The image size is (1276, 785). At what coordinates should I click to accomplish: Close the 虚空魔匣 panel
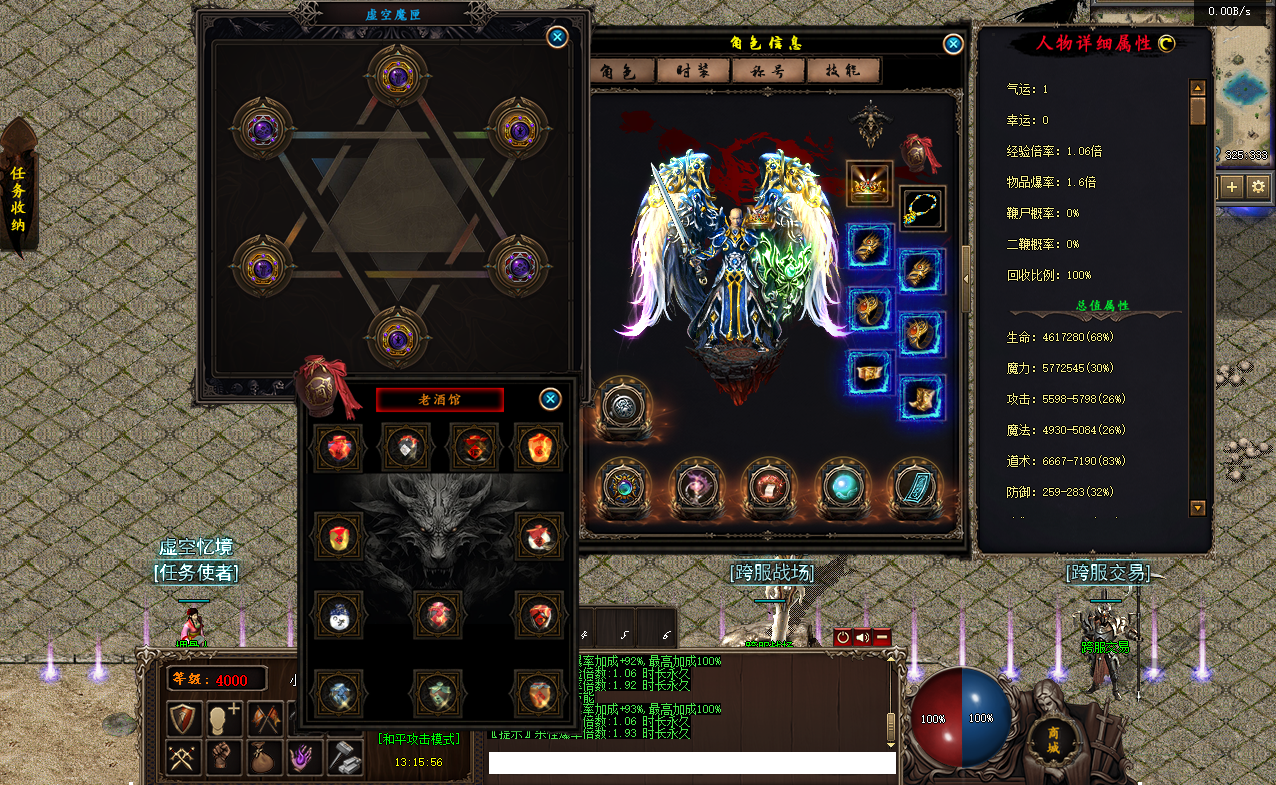pyautogui.click(x=558, y=38)
